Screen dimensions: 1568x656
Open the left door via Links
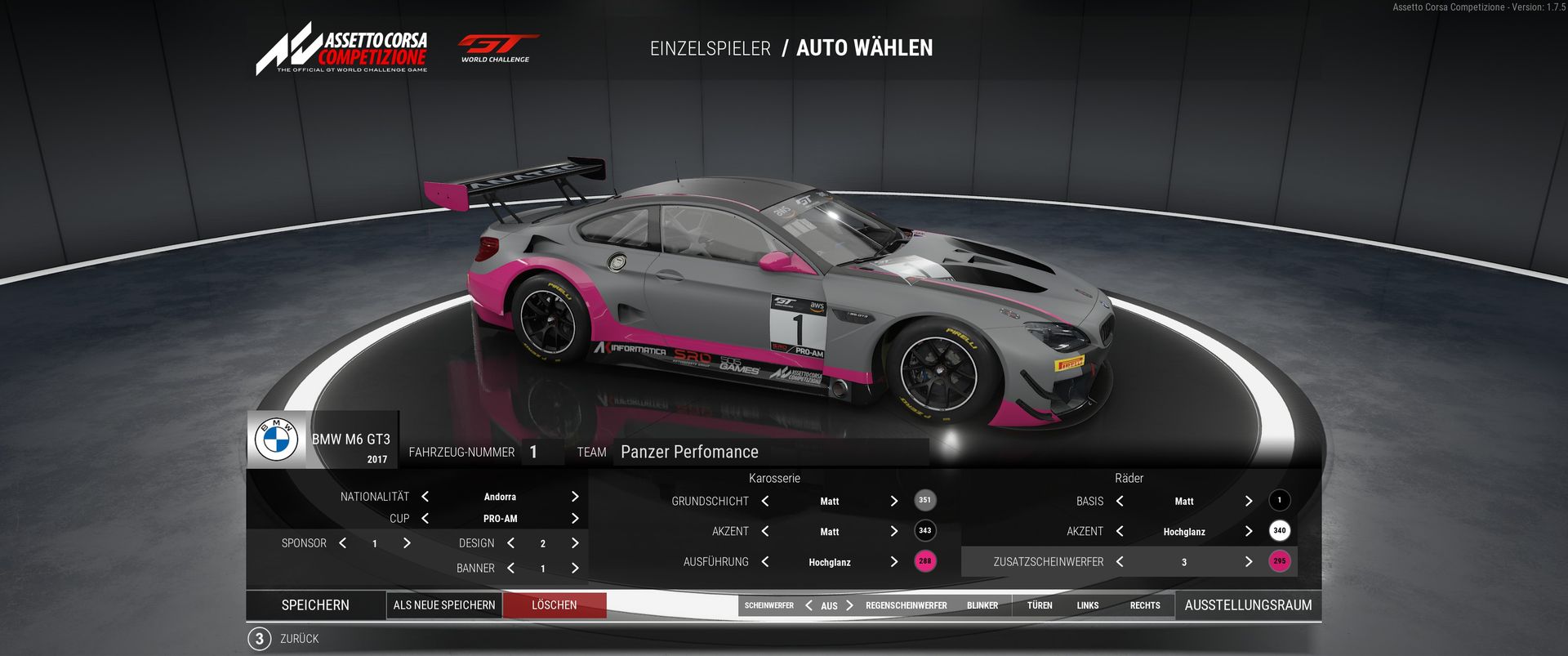tap(1087, 606)
